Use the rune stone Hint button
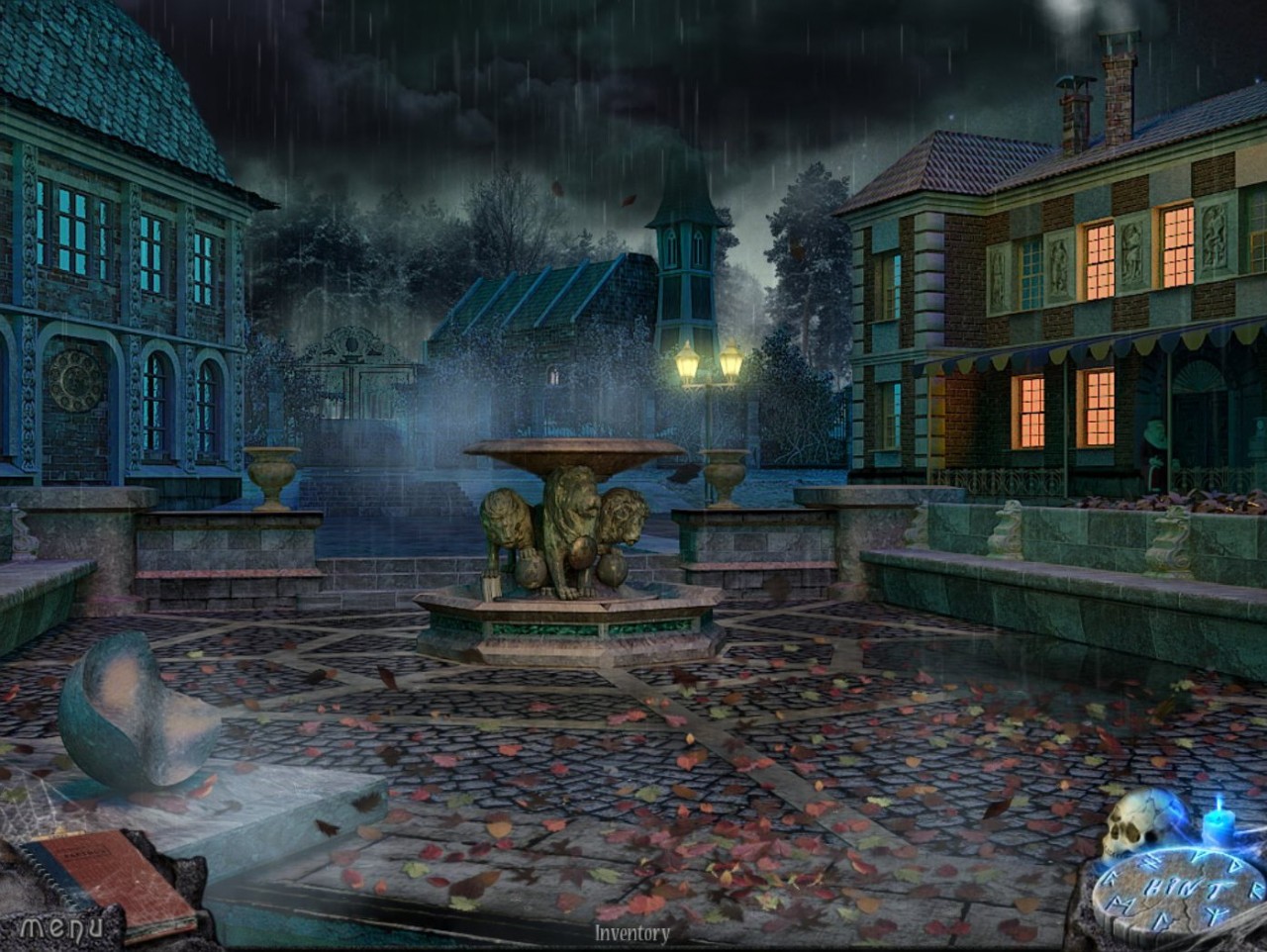 click(1180, 887)
